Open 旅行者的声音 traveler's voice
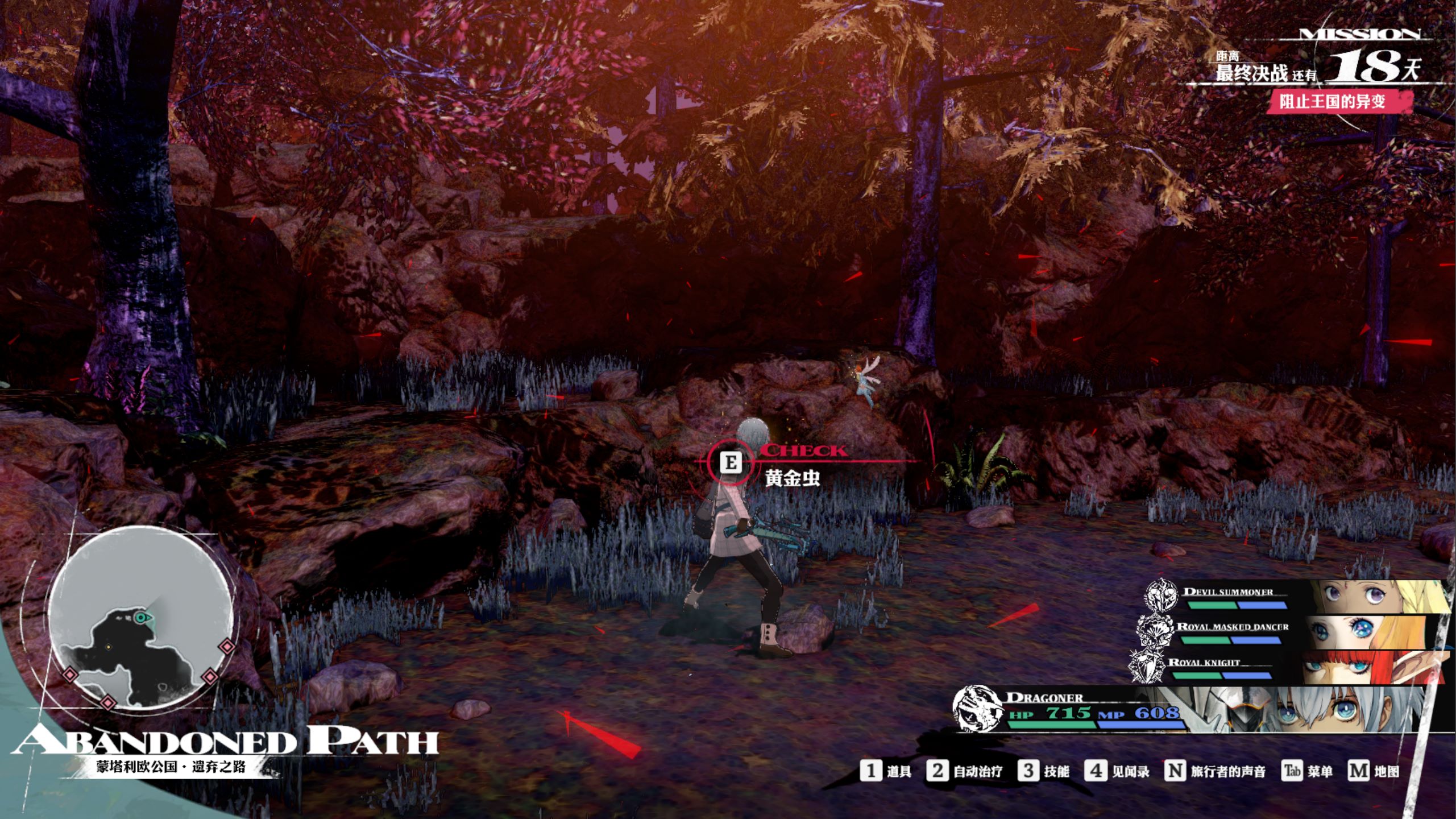The image size is (1456, 819). coord(1216,771)
